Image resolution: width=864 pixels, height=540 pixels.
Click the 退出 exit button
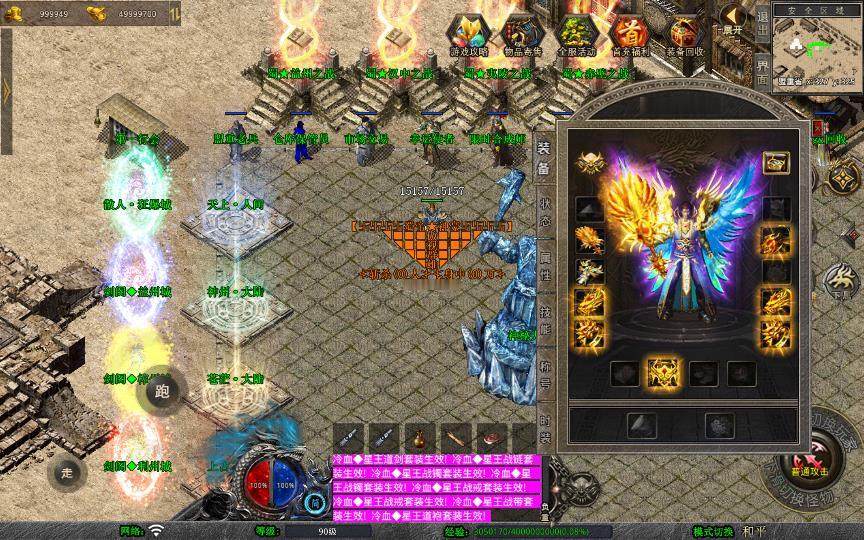[x=762, y=20]
